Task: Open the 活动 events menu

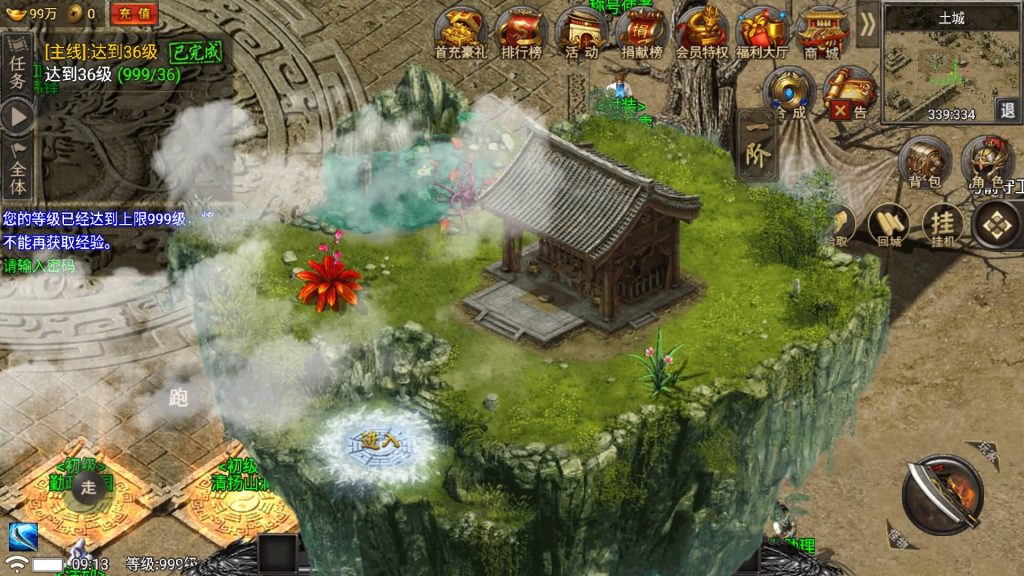Action: pyautogui.click(x=581, y=32)
